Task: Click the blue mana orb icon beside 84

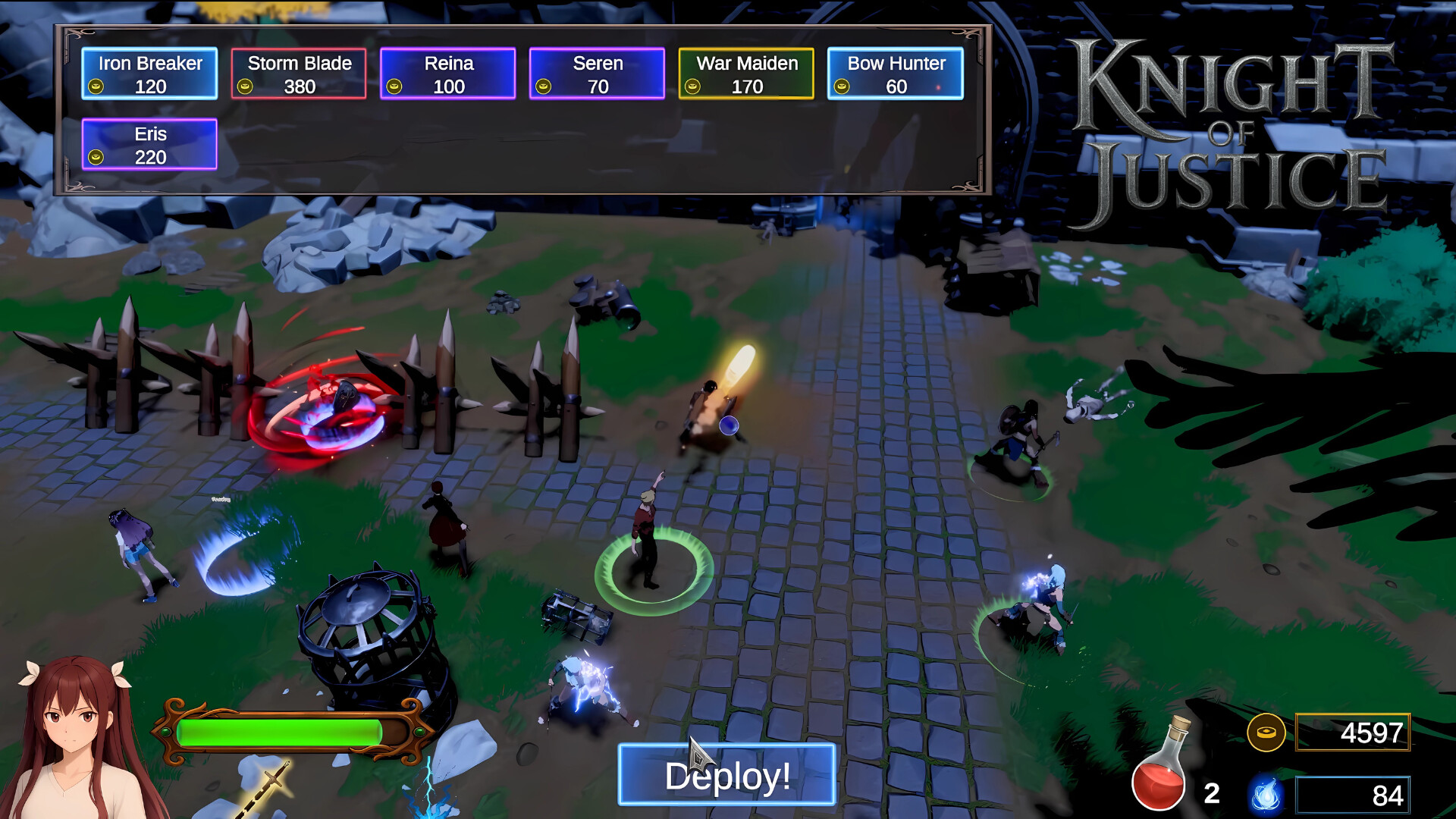Action: click(x=1266, y=796)
